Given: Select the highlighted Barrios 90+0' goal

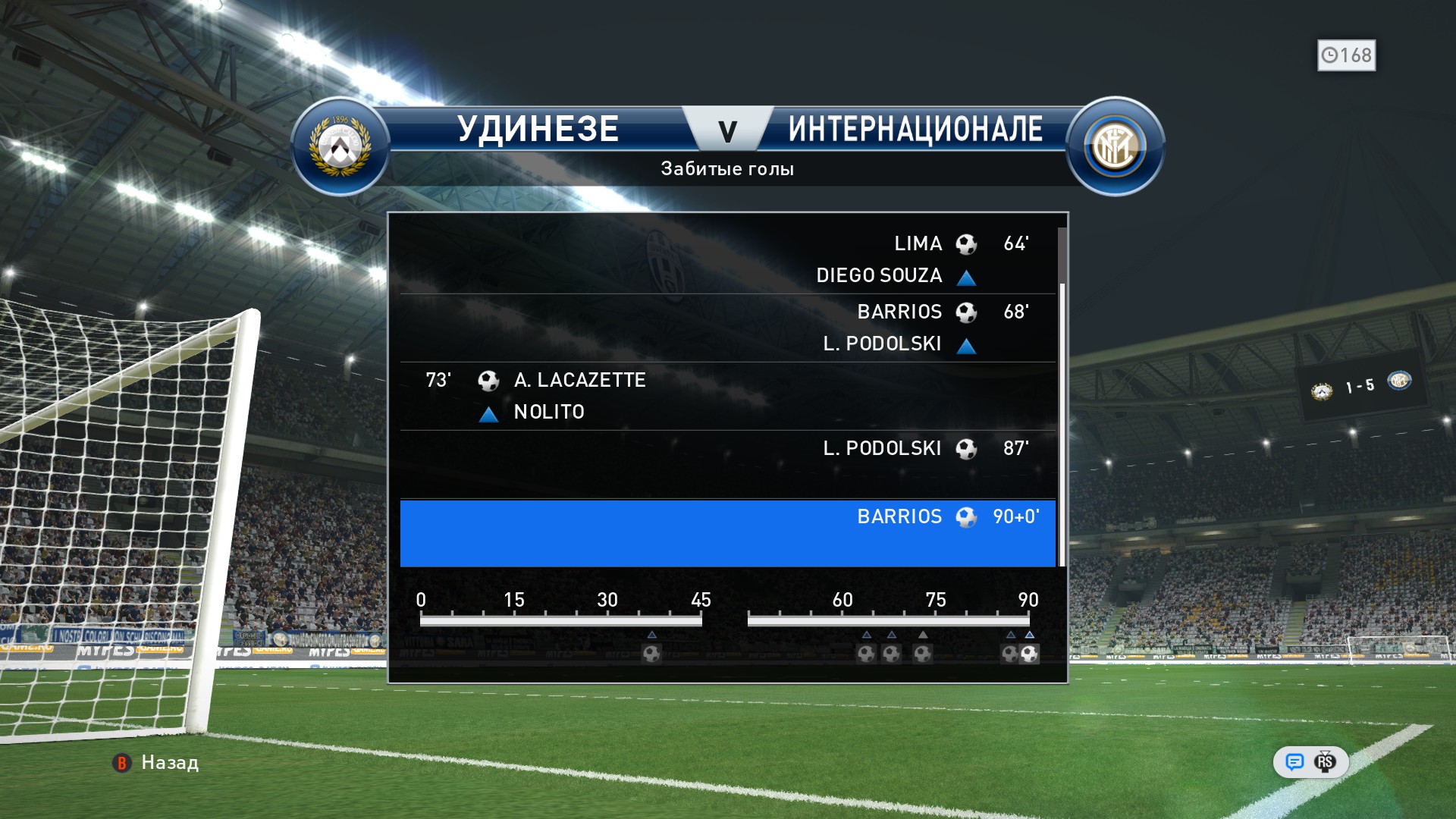Looking at the screenshot, I should click(726, 532).
